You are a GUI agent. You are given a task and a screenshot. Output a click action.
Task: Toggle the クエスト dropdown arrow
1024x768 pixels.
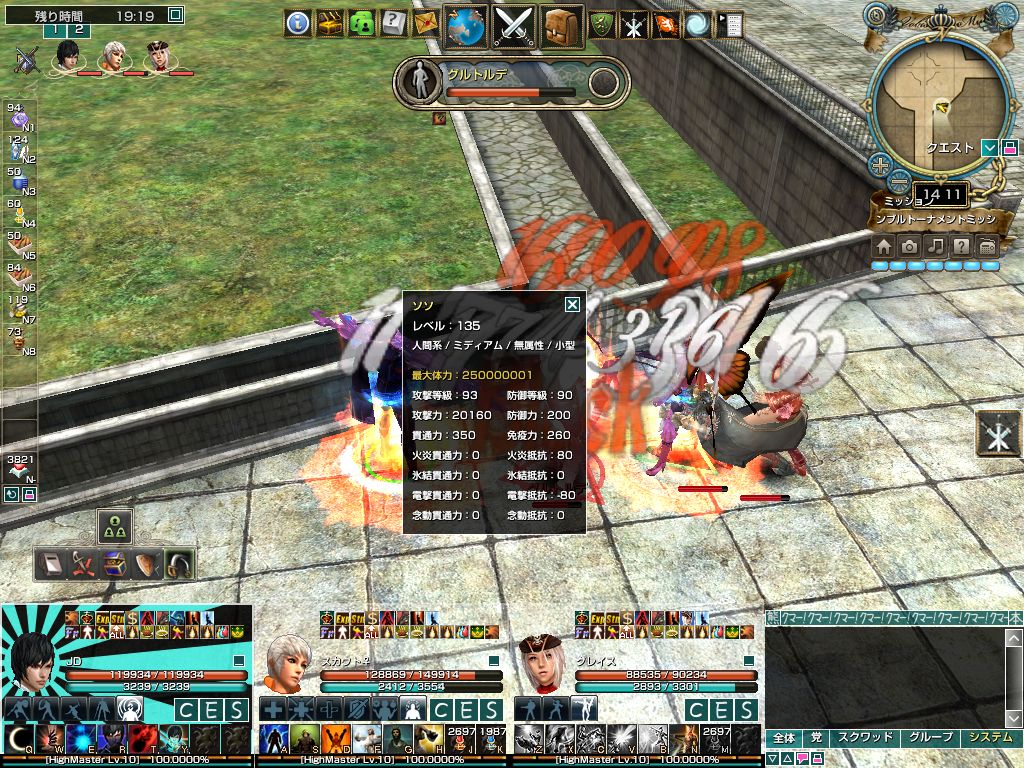989,148
